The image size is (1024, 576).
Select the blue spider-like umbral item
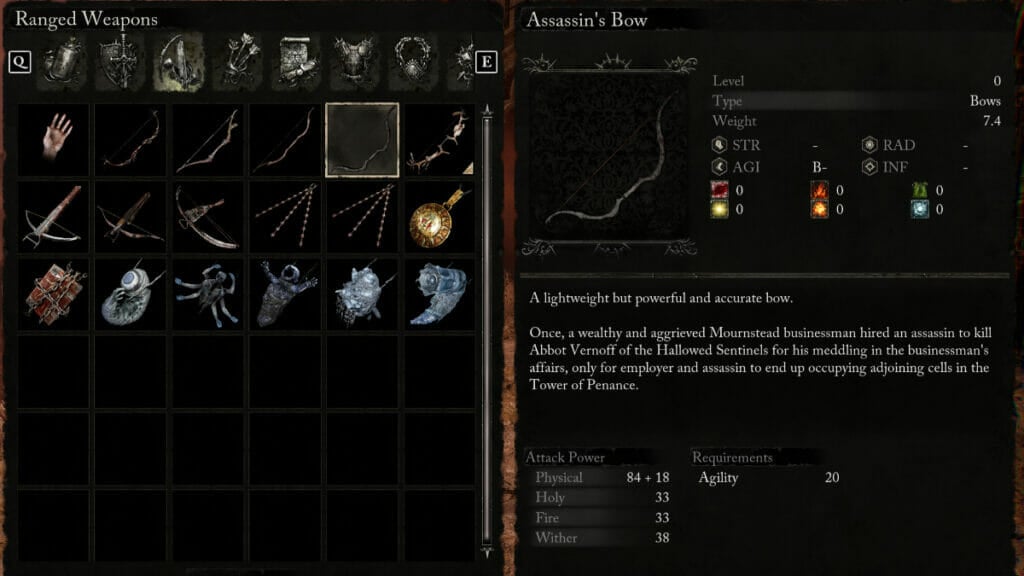click(209, 295)
